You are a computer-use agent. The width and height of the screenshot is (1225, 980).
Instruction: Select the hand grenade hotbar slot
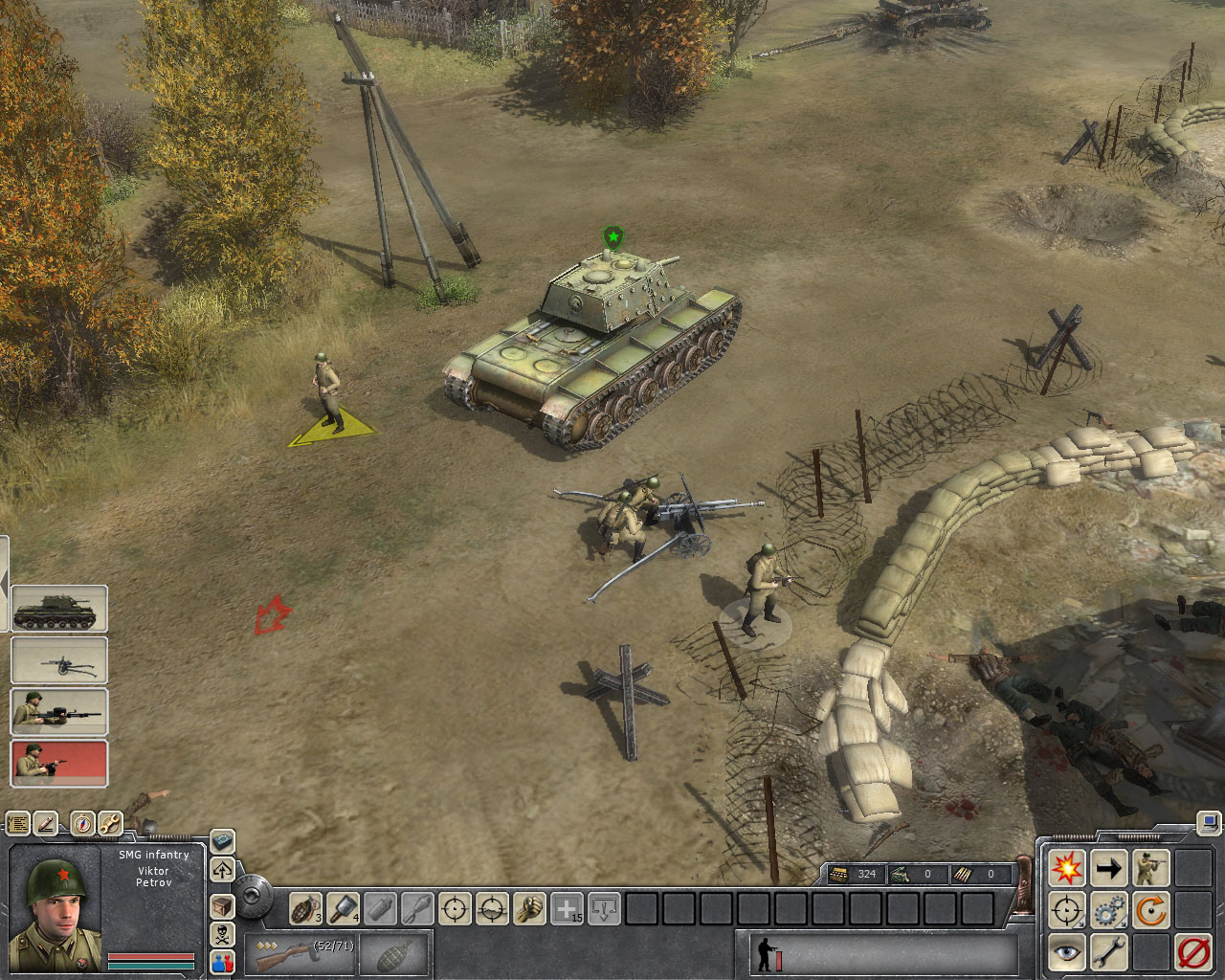306,907
